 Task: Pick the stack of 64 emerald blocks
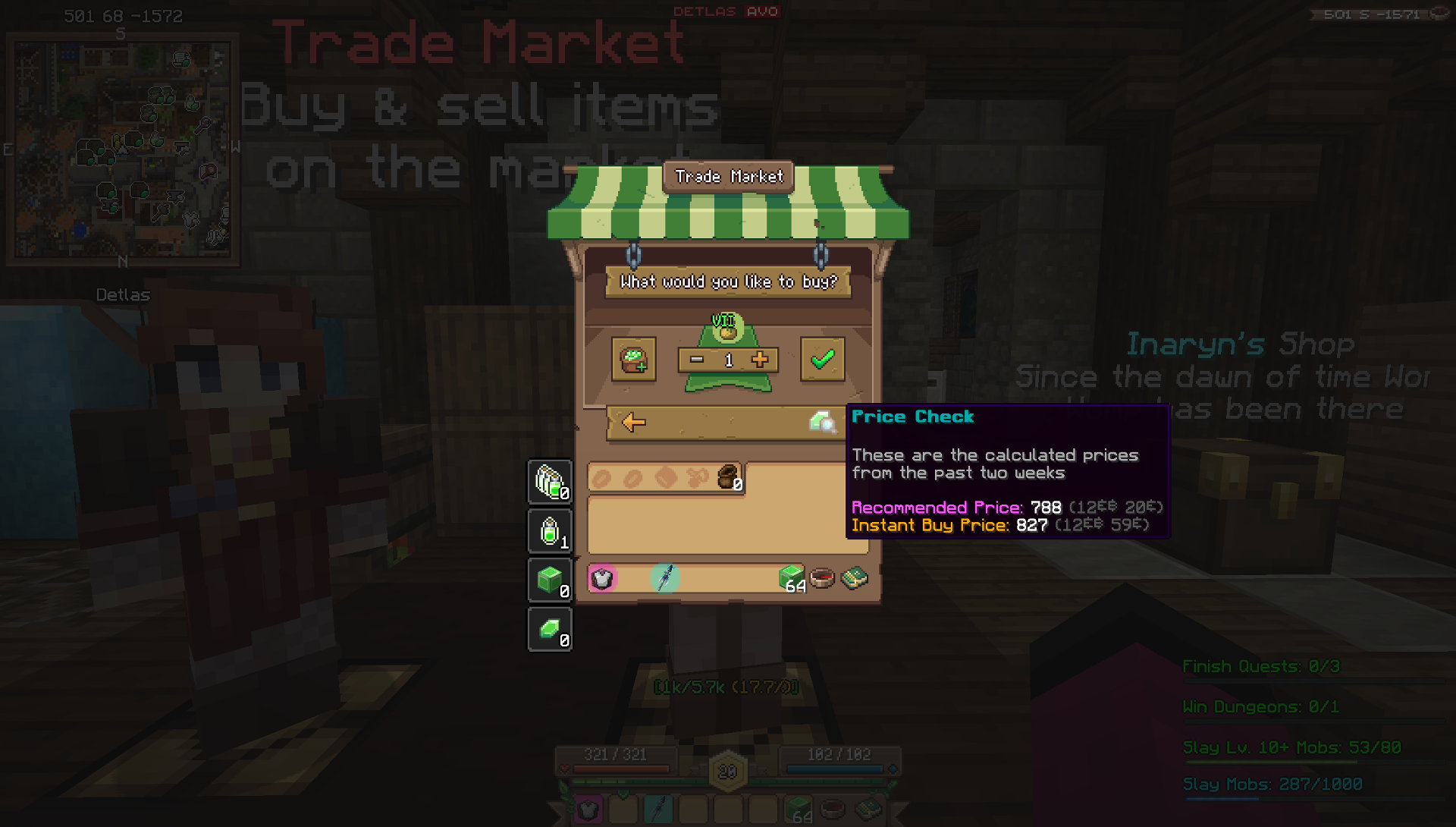coord(791,578)
